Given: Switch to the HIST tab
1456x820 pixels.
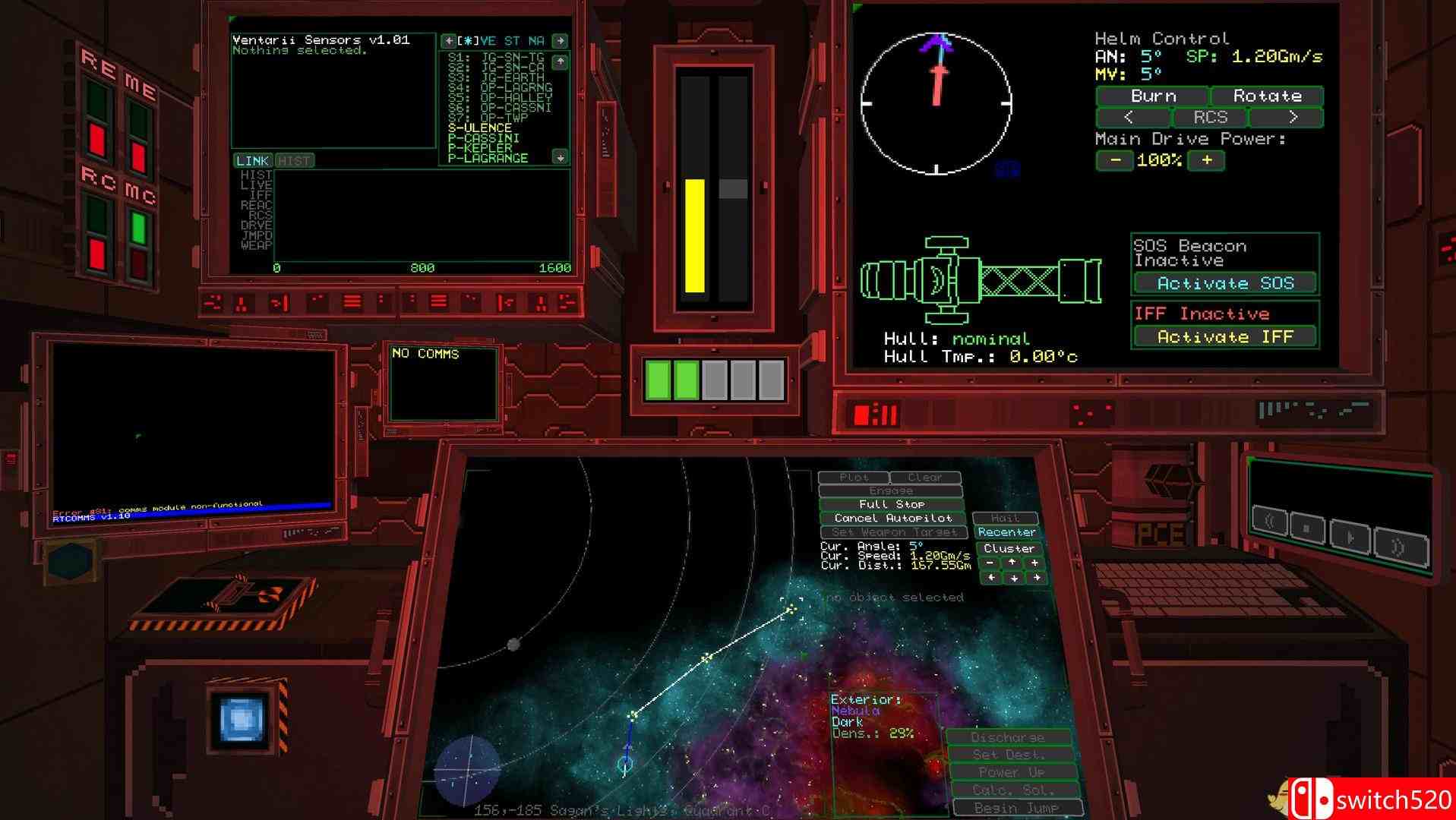Looking at the screenshot, I should tap(294, 160).
